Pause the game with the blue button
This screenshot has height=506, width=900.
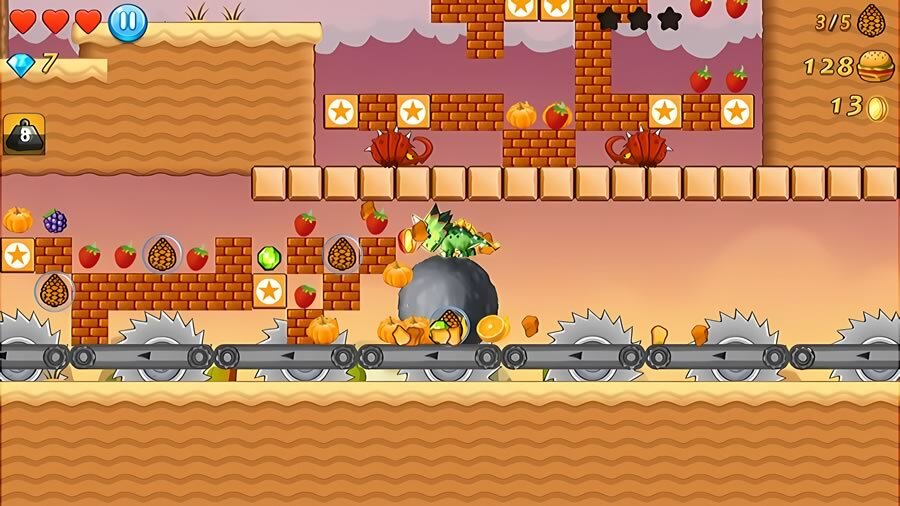point(127,22)
